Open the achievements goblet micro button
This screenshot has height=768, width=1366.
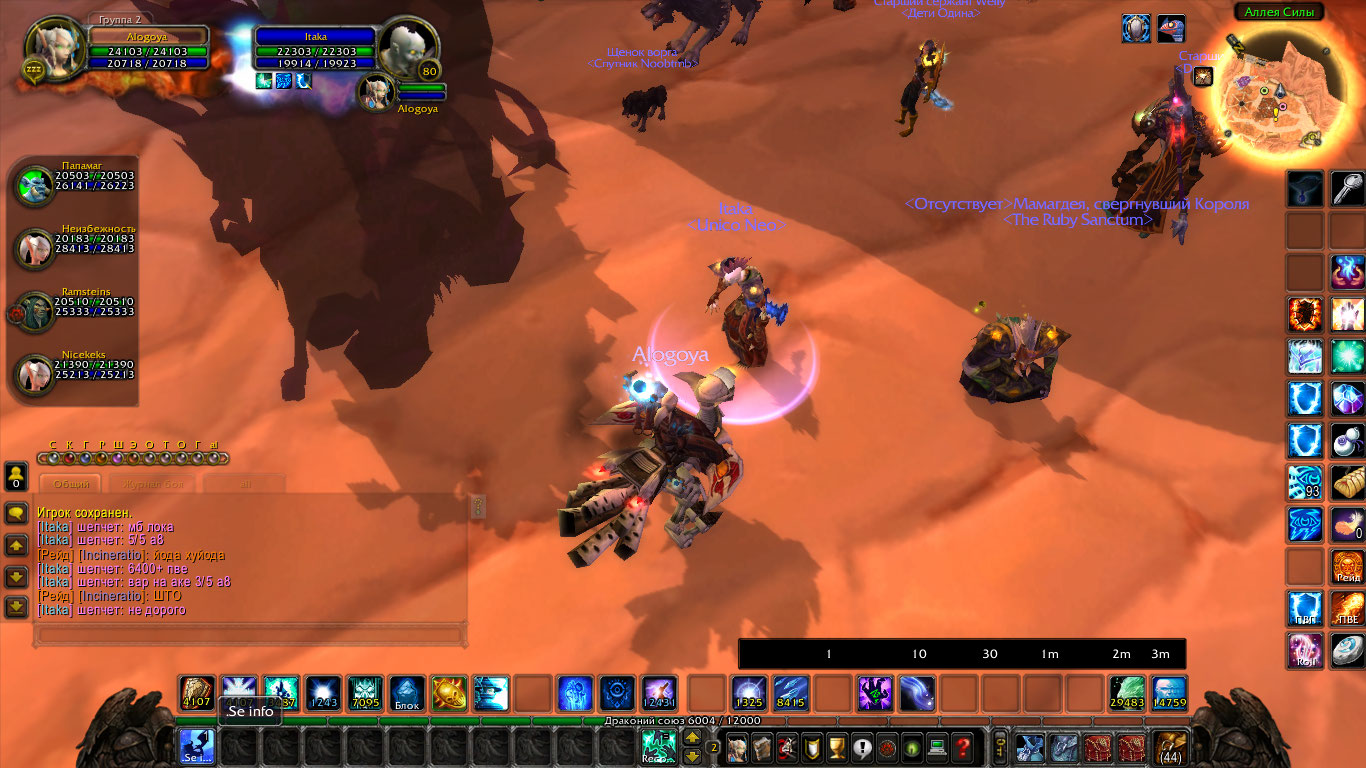coord(838,747)
